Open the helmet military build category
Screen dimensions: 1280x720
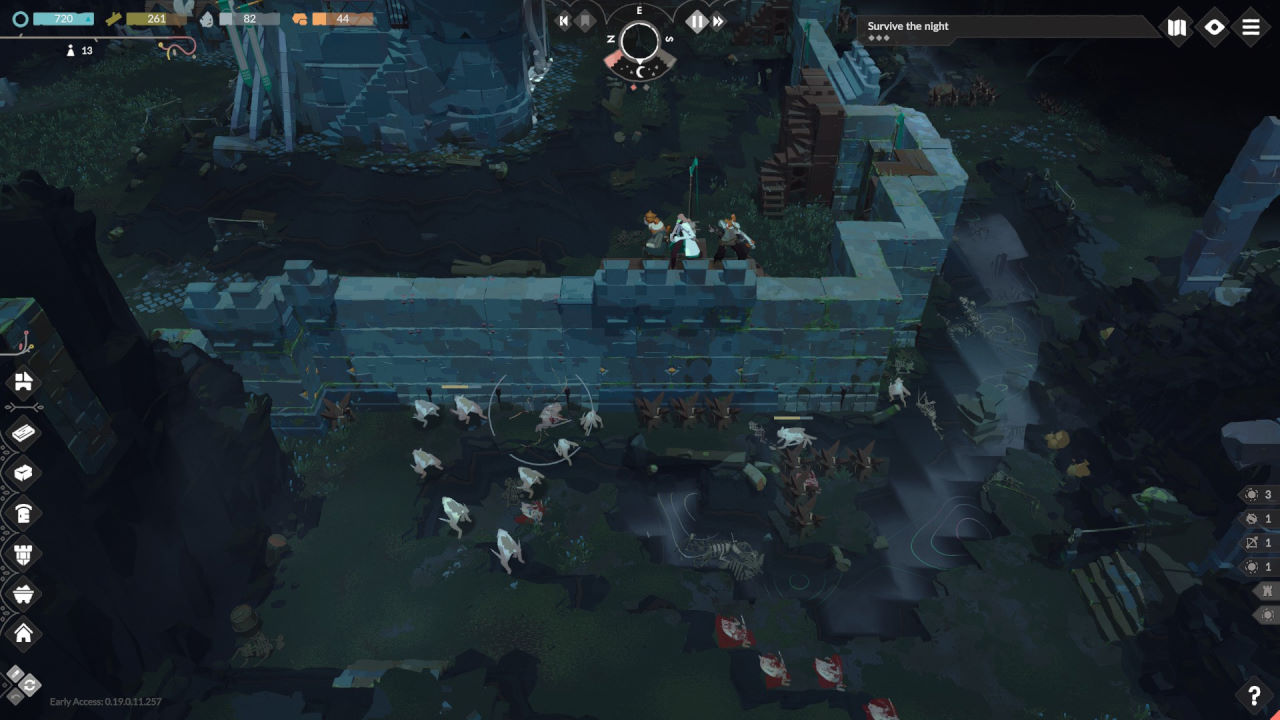point(23,513)
